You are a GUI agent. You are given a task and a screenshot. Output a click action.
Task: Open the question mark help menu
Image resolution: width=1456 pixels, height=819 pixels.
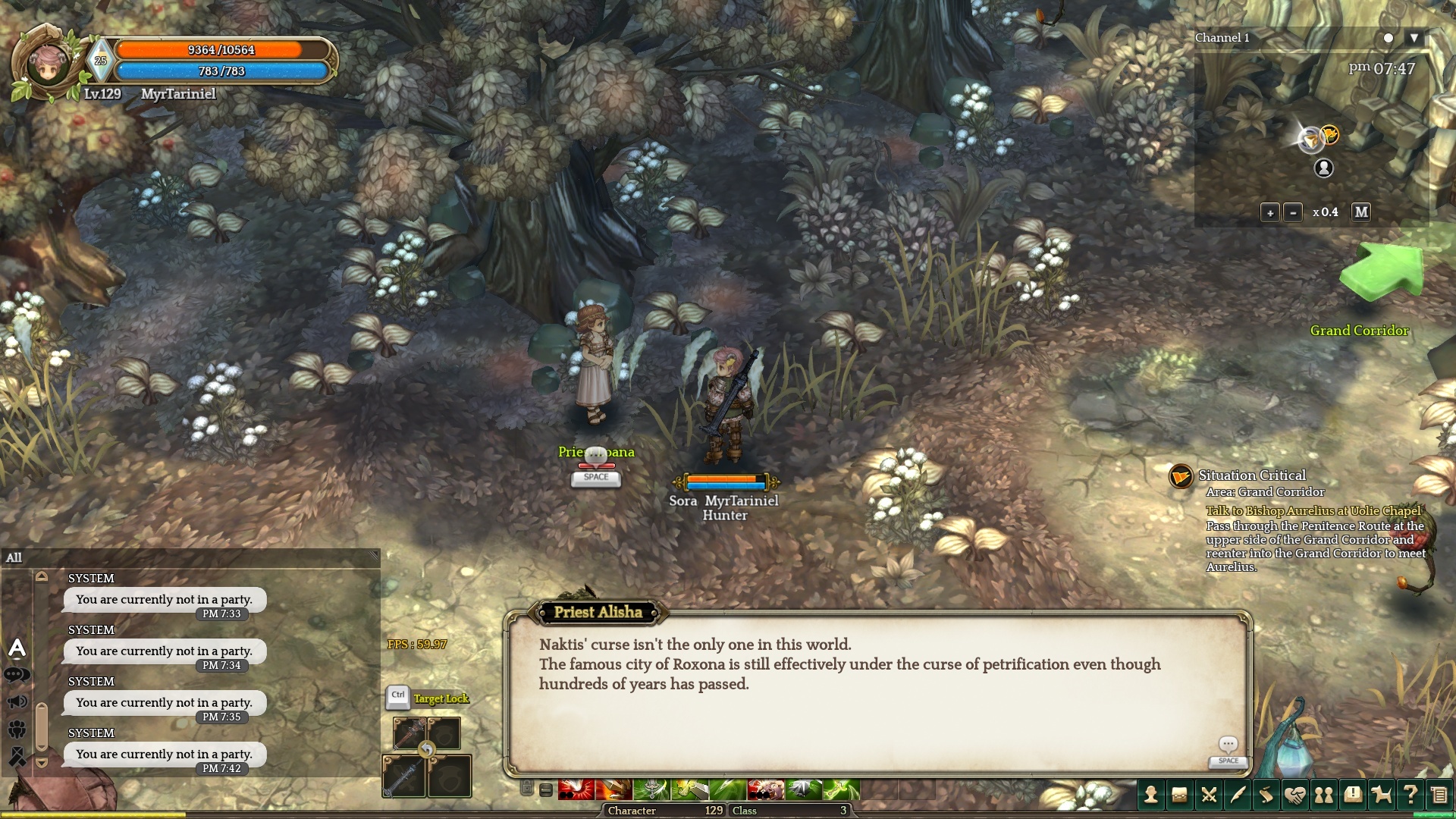1410,795
